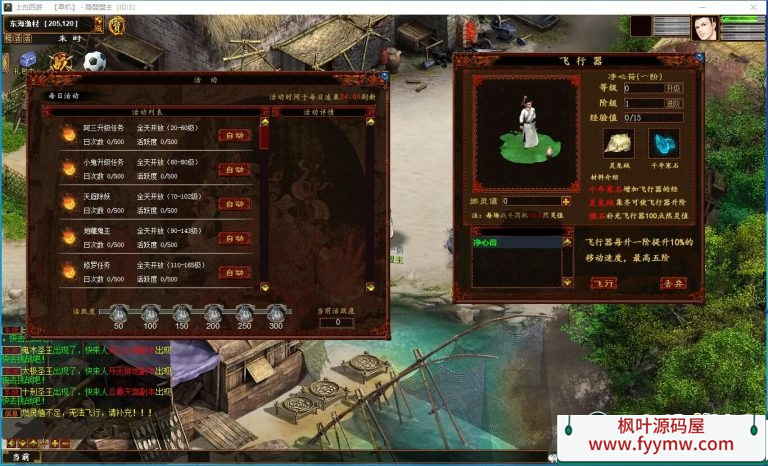Claim the 300 activity points reward chest

click(275, 313)
